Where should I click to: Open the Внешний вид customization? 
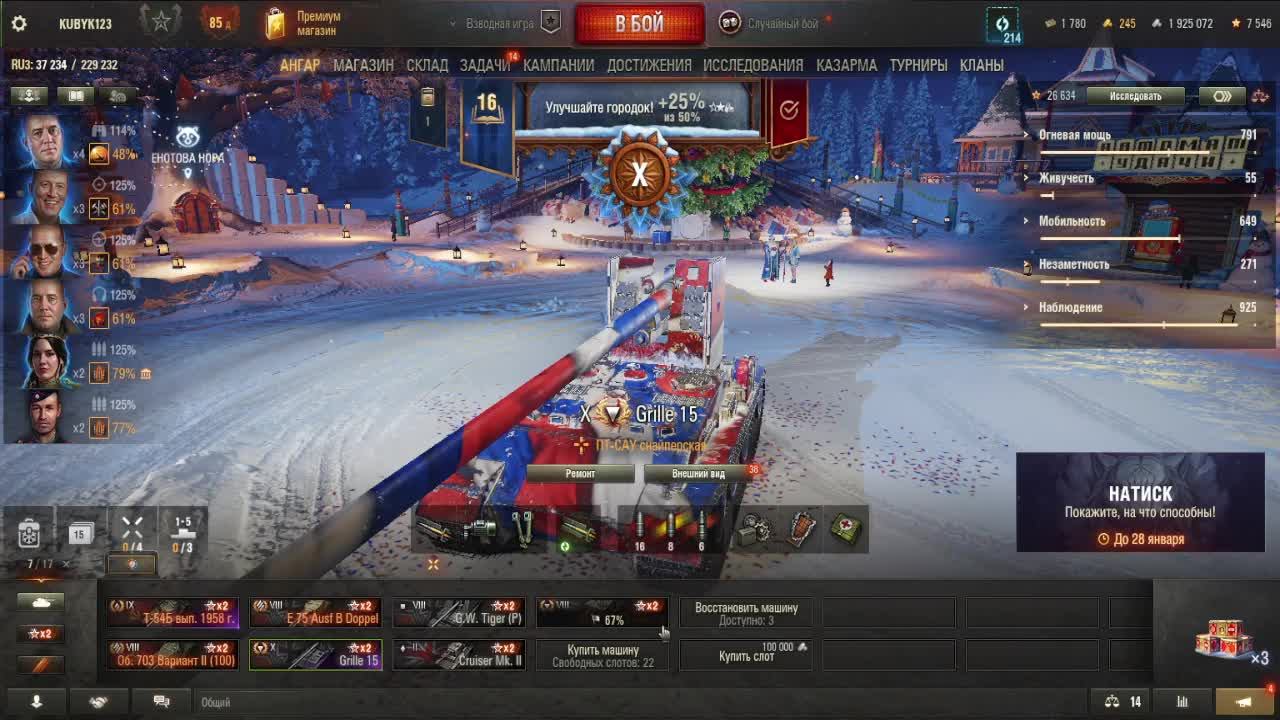[x=697, y=473]
